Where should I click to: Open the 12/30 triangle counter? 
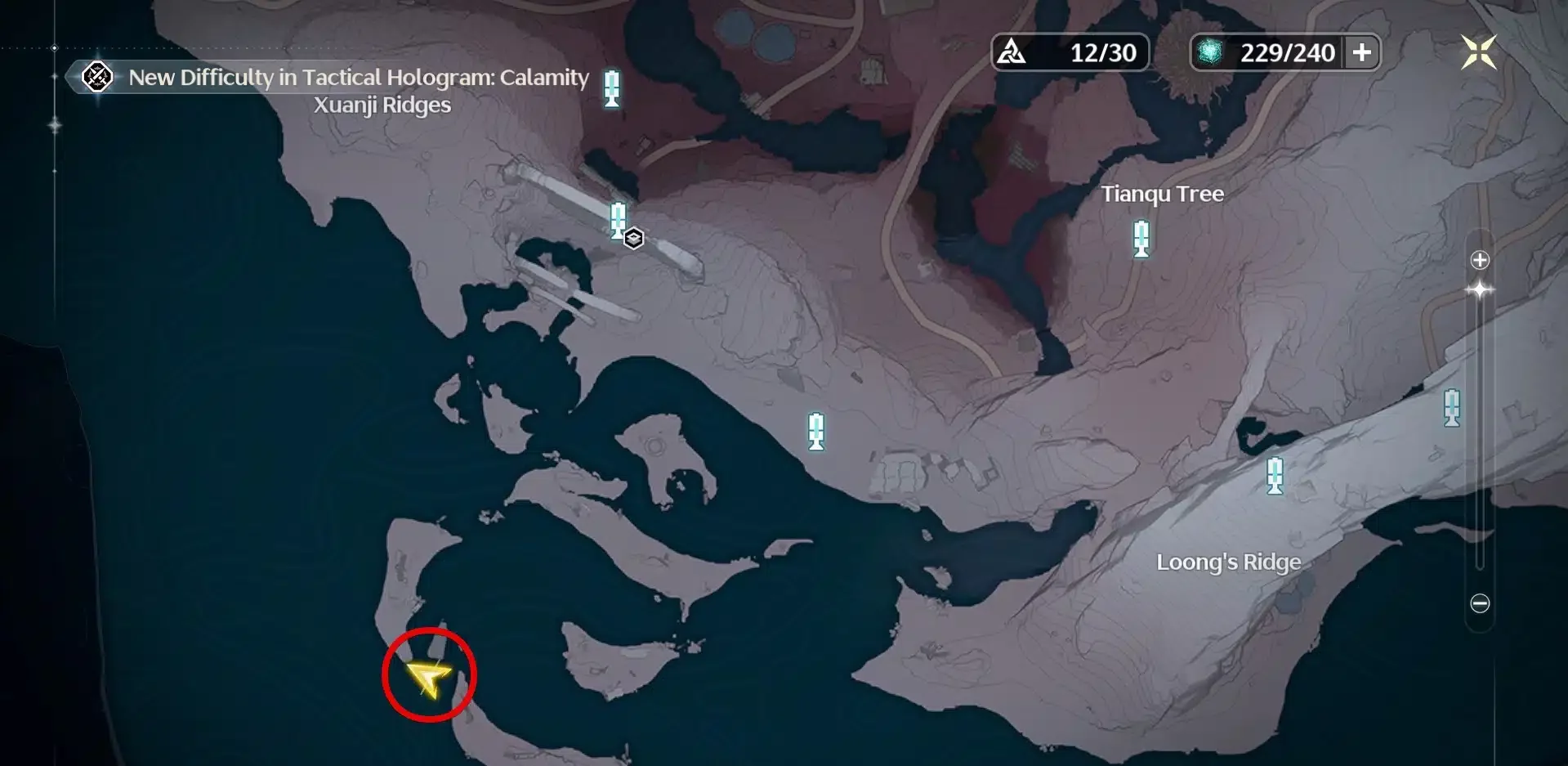click(1070, 53)
